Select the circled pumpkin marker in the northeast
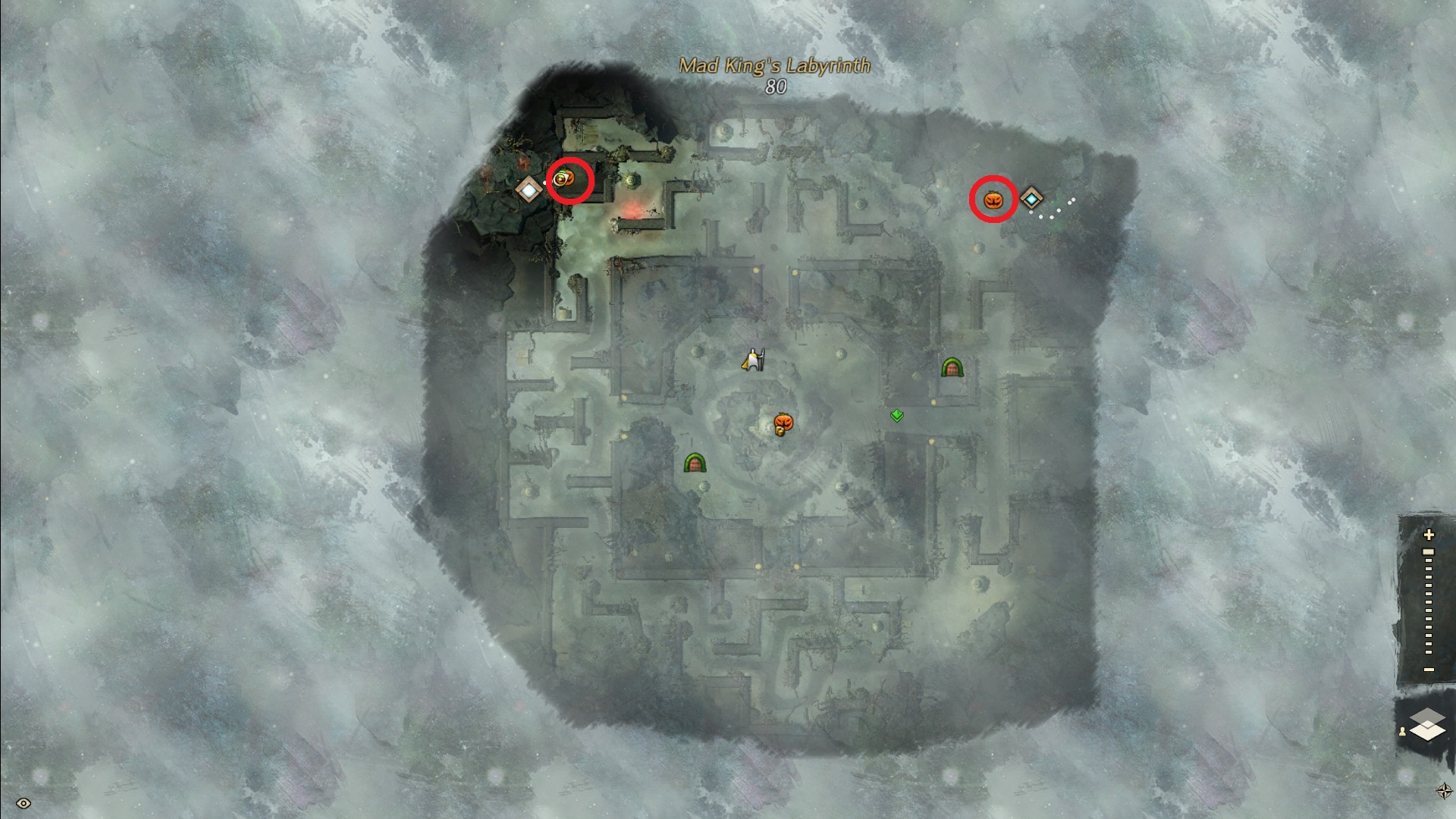The height and width of the screenshot is (819, 1456). click(993, 200)
